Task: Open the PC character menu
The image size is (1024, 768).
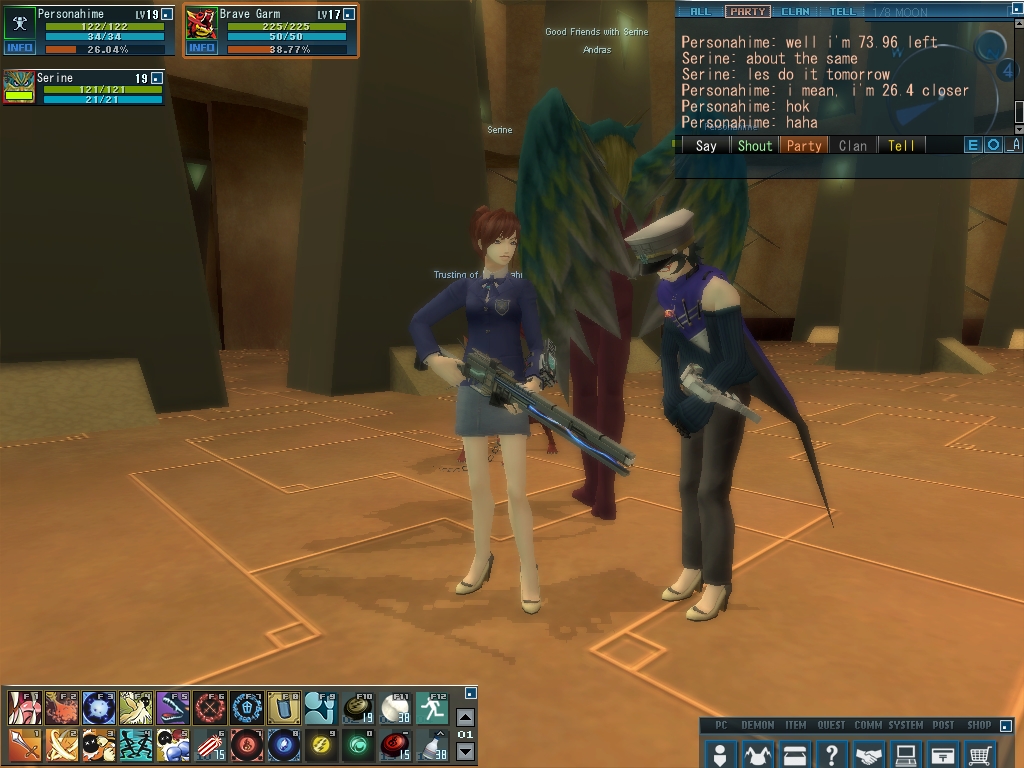Action: (x=719, y=753)
